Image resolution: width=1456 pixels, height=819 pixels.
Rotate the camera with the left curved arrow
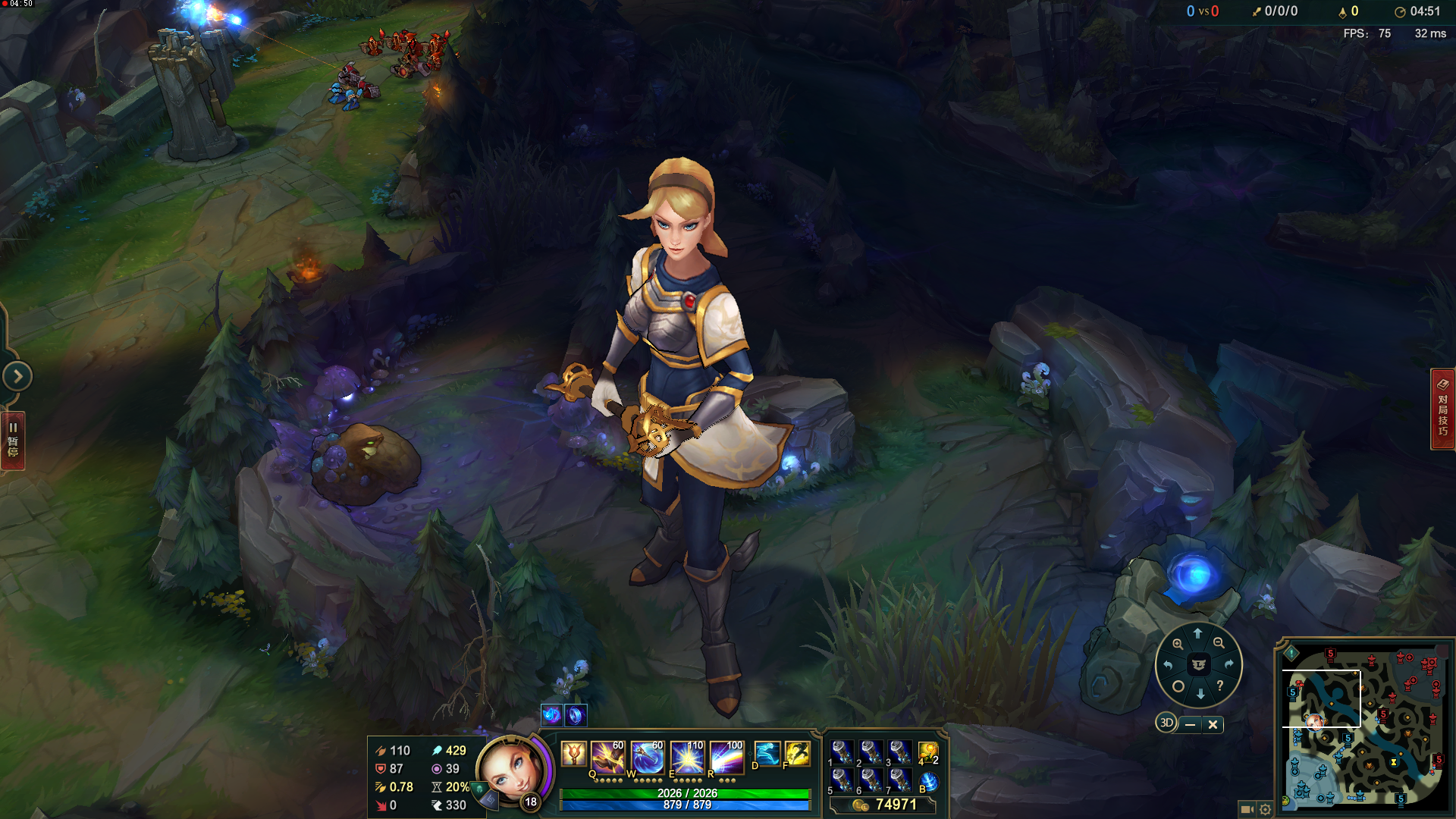point(1169,665)
